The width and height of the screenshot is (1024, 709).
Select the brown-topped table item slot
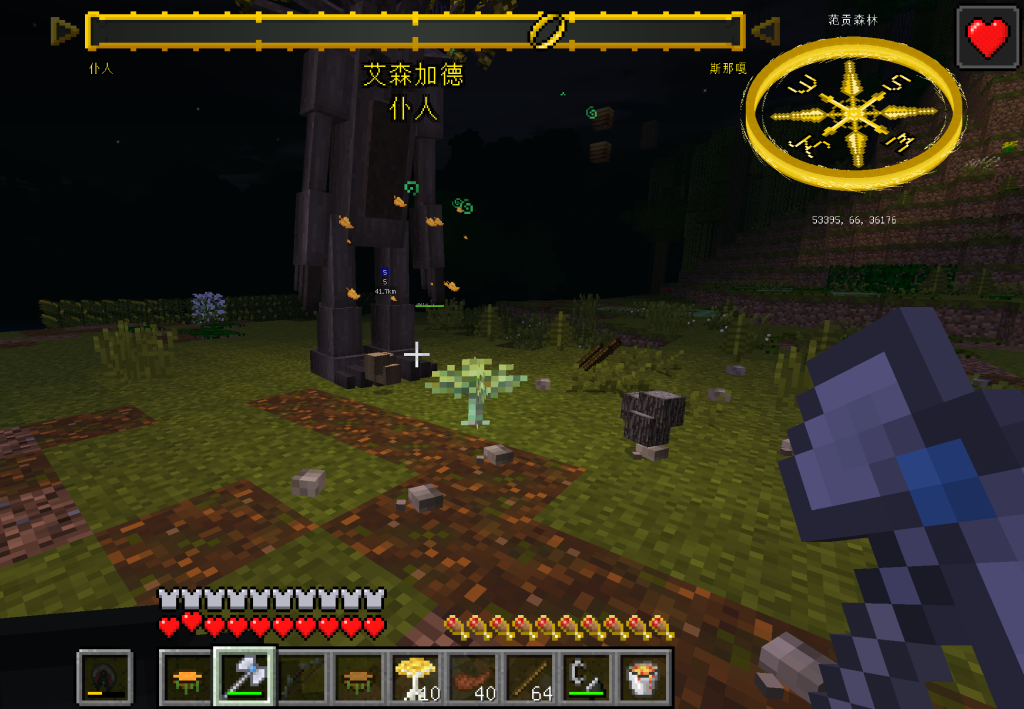[x=359, y=677]
